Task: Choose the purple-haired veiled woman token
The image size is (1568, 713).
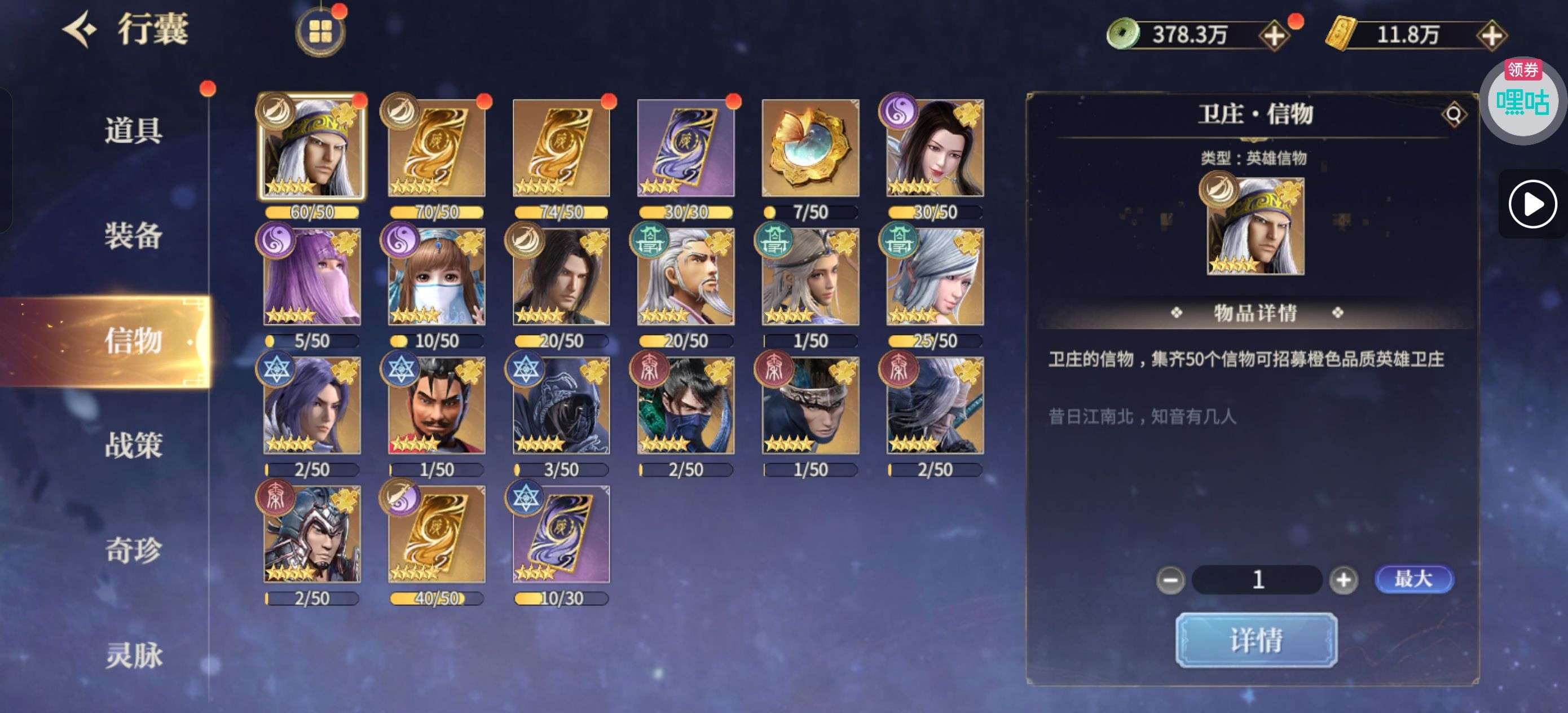Action: (312, 276)
